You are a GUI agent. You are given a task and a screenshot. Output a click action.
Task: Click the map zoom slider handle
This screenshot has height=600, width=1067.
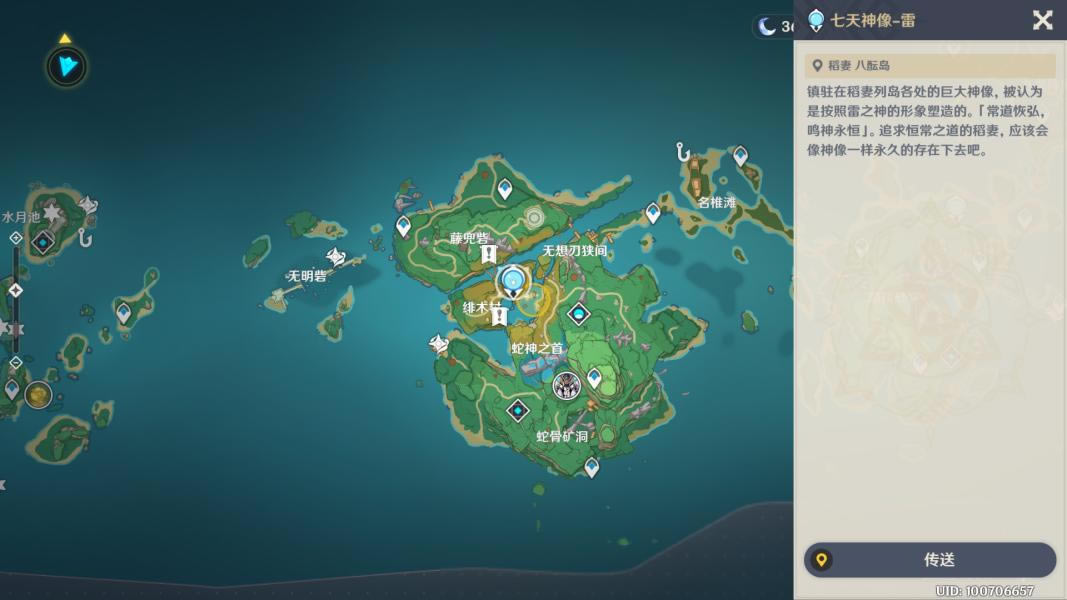[15, 291]
